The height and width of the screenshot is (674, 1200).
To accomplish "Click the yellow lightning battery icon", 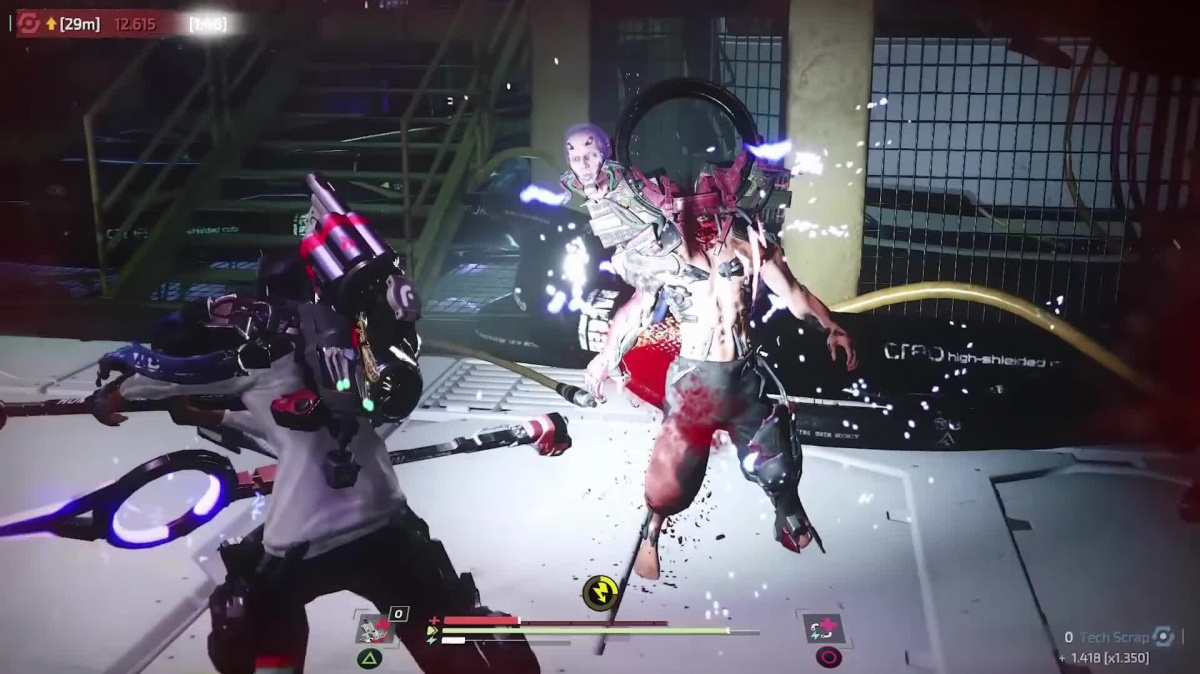I will pyautogui.click(x=599, y=593).
